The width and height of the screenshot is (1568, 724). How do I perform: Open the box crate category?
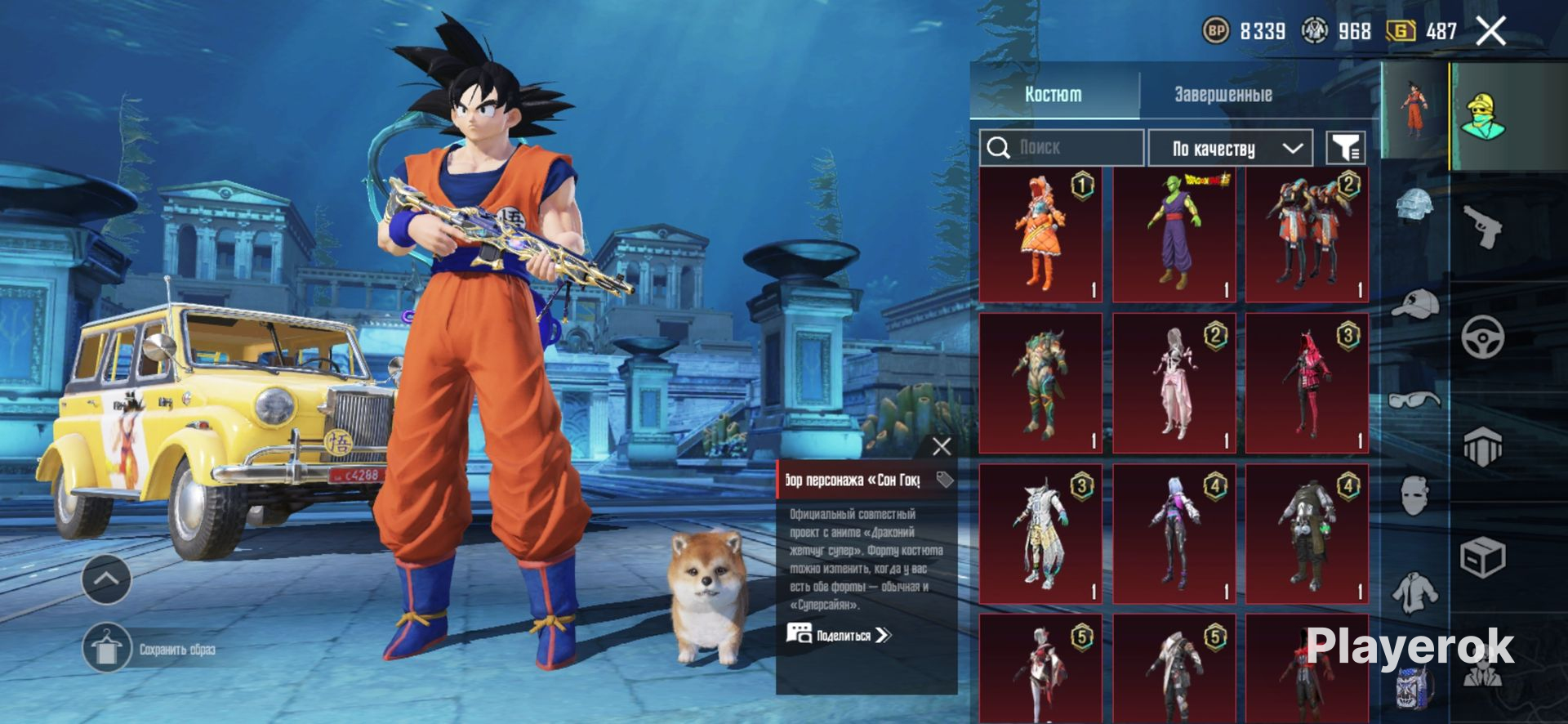(1482, 558)
